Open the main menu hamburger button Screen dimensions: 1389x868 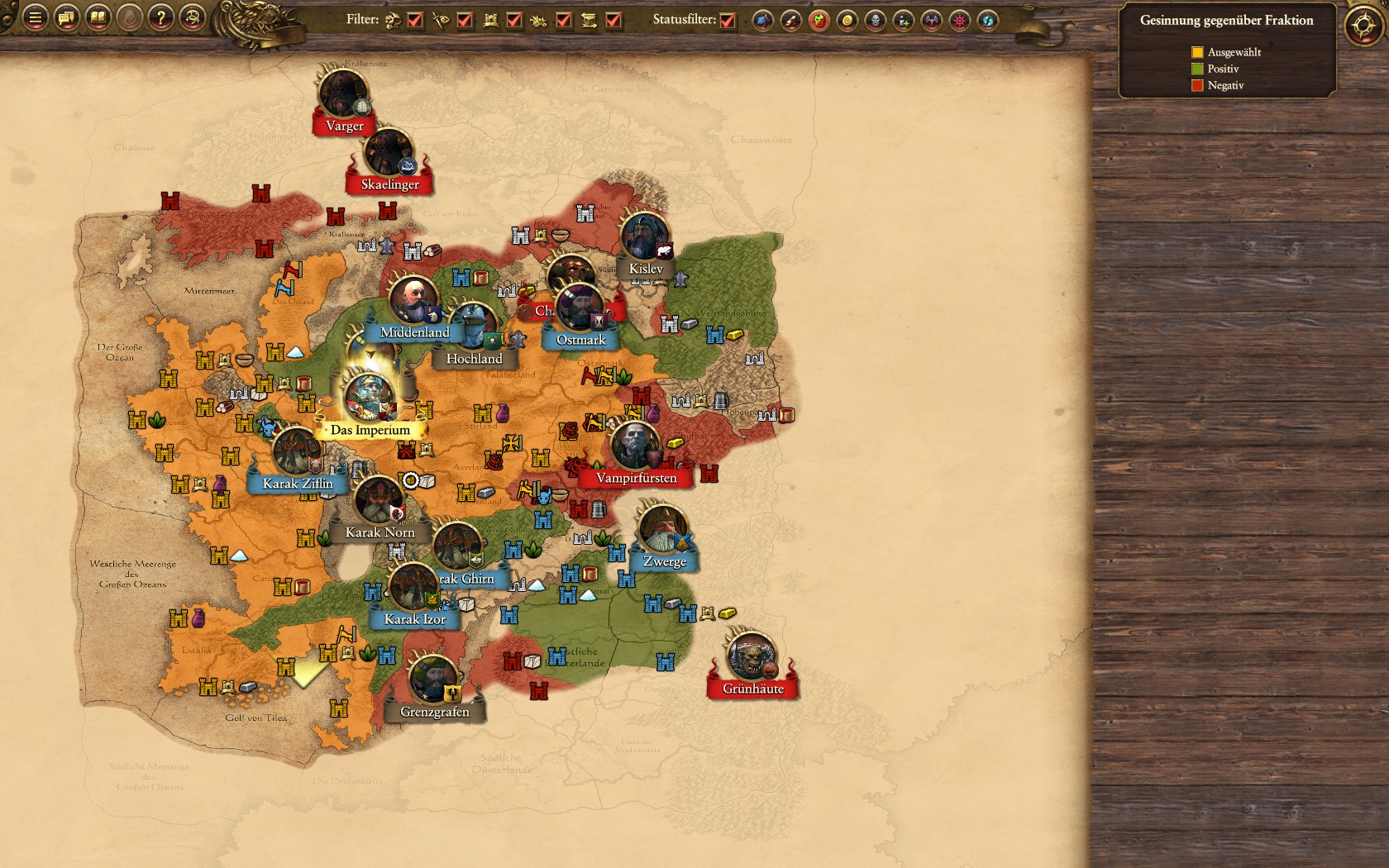[x=35, y=17]
